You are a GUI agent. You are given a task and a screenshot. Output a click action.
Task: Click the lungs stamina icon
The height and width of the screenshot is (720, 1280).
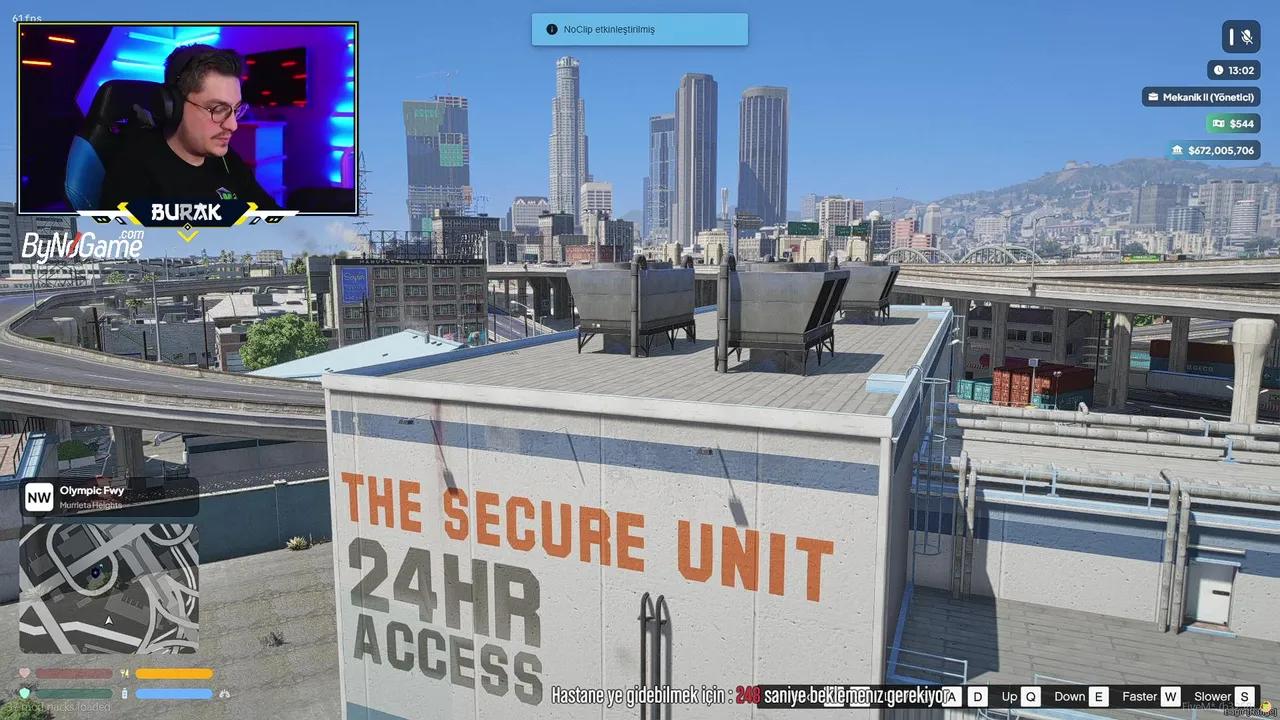tap(224, 694)
